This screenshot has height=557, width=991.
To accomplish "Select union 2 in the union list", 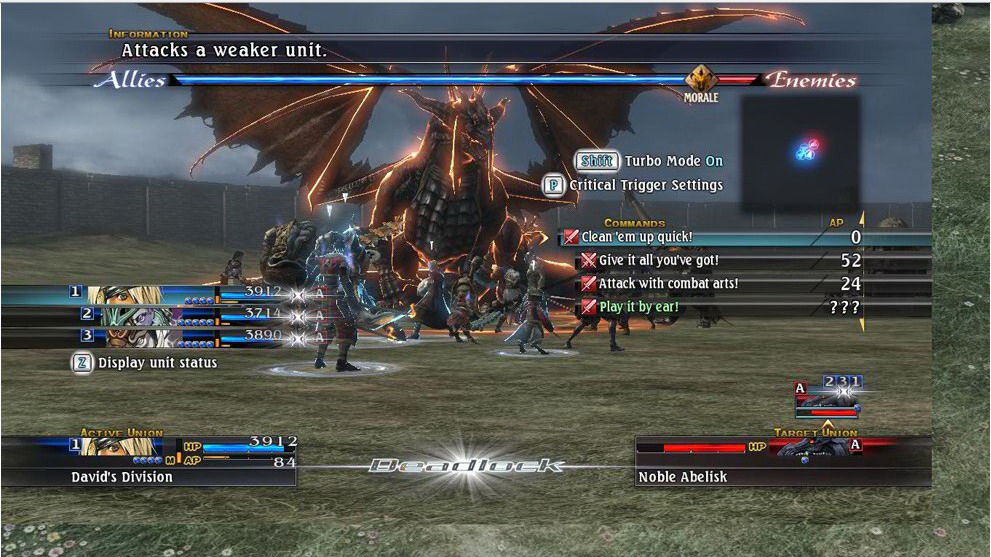I will (x=150, y=316).
